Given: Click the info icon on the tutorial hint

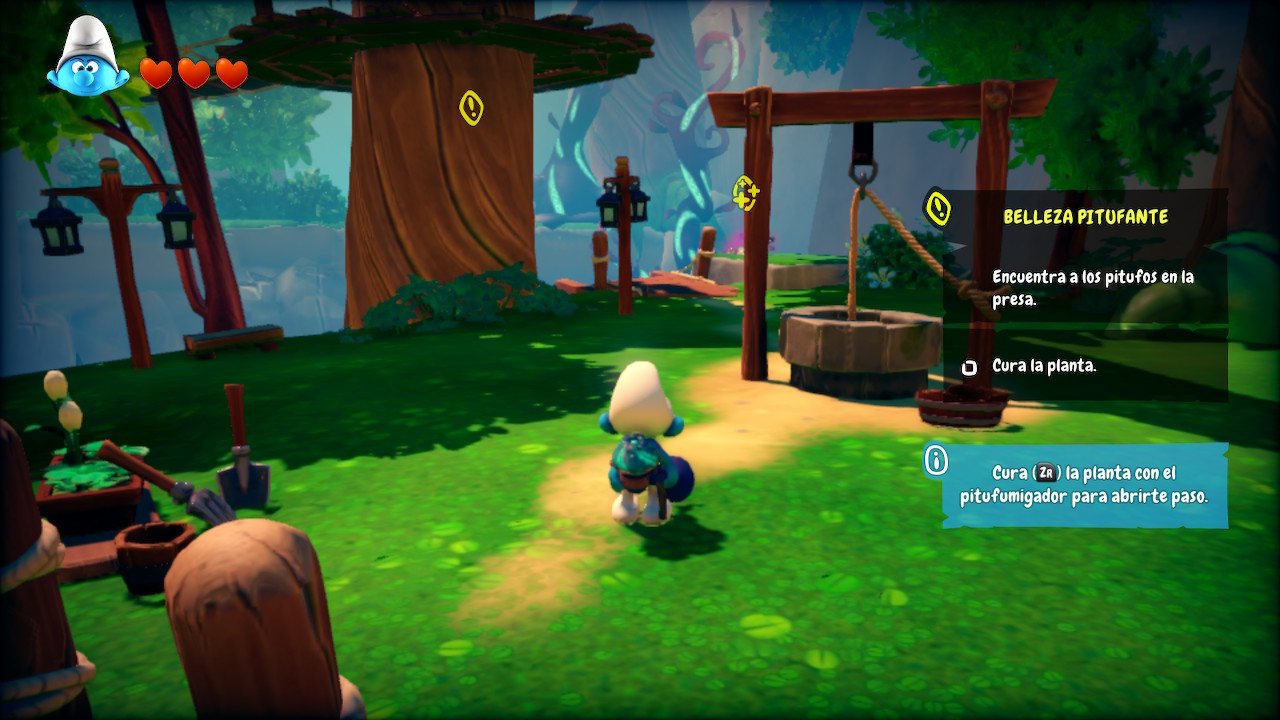Looking at the screenshot, I should point(936,461).
